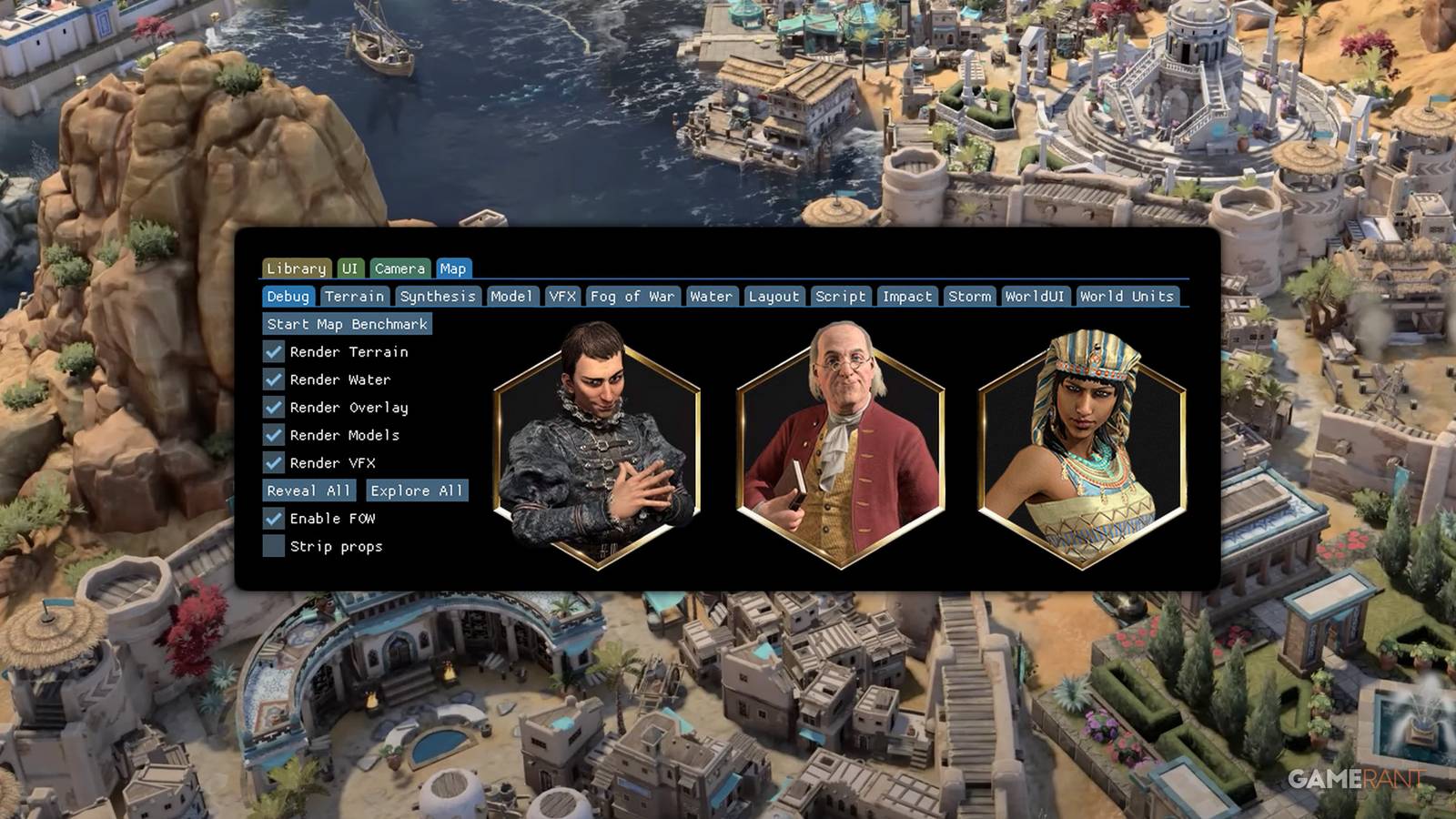The width and height of the screenshot is (1456, 819).
Task: Click Explore All
Action: click(416, 490)
